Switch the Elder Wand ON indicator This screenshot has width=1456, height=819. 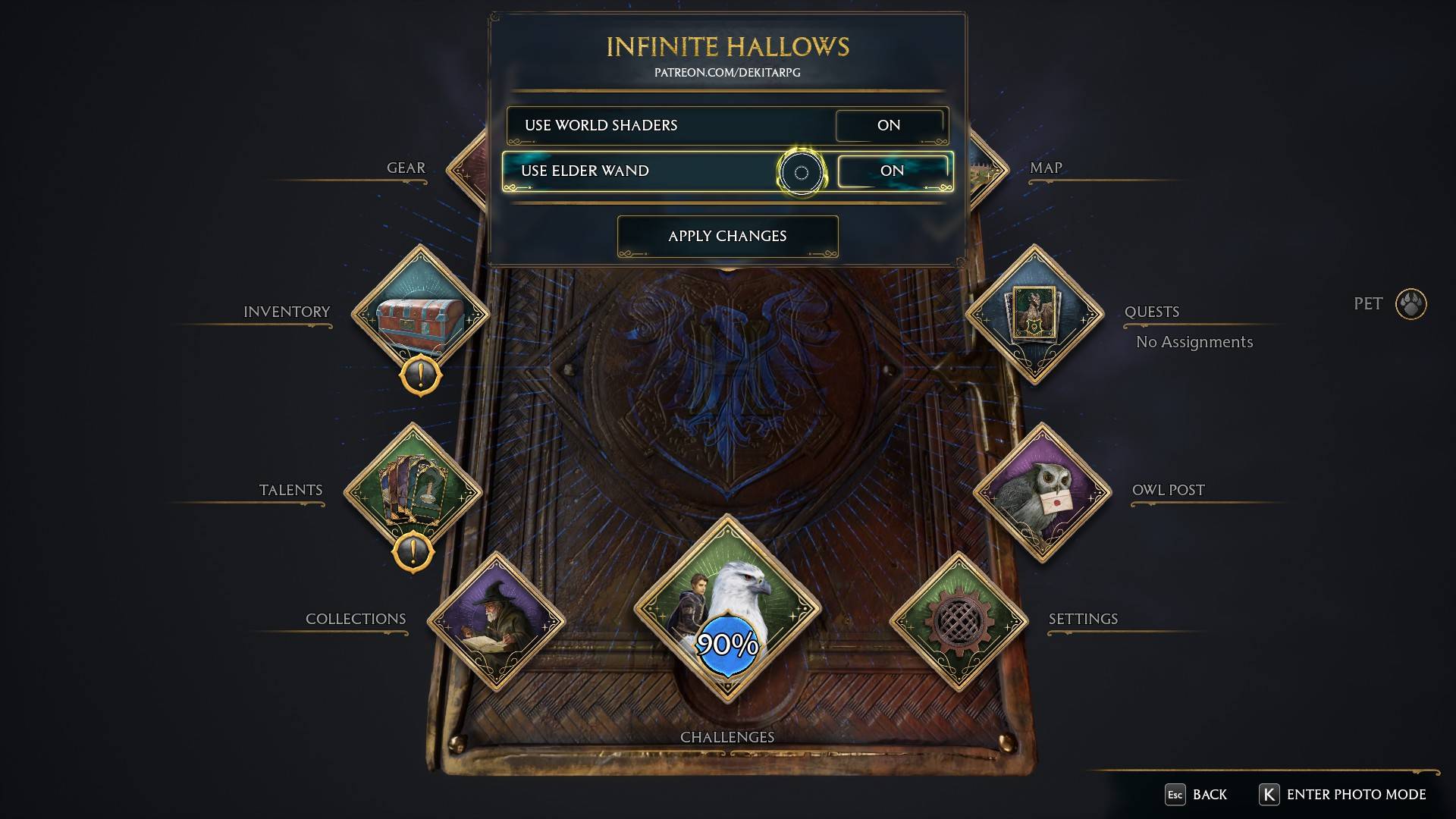tap(893, 171)
